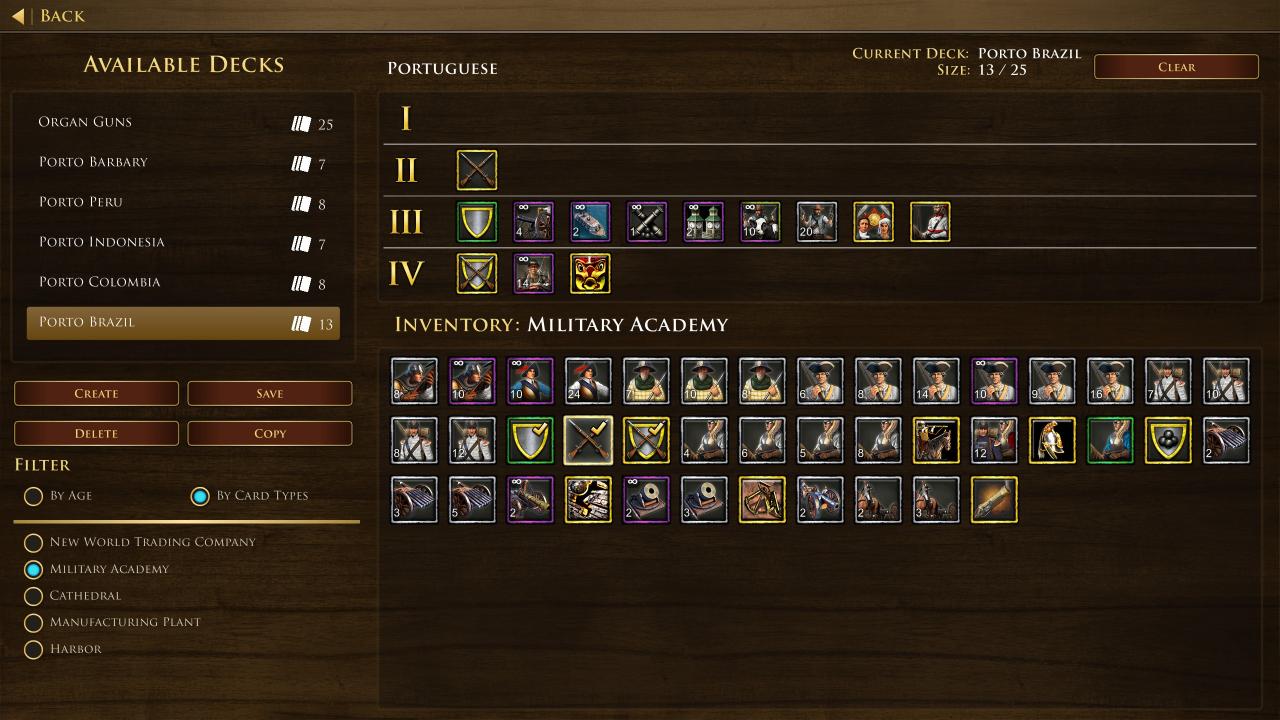The width and height of the screenshot is (1280, 720).
Task: Show Cathedral cards
Action: point(34,596)
